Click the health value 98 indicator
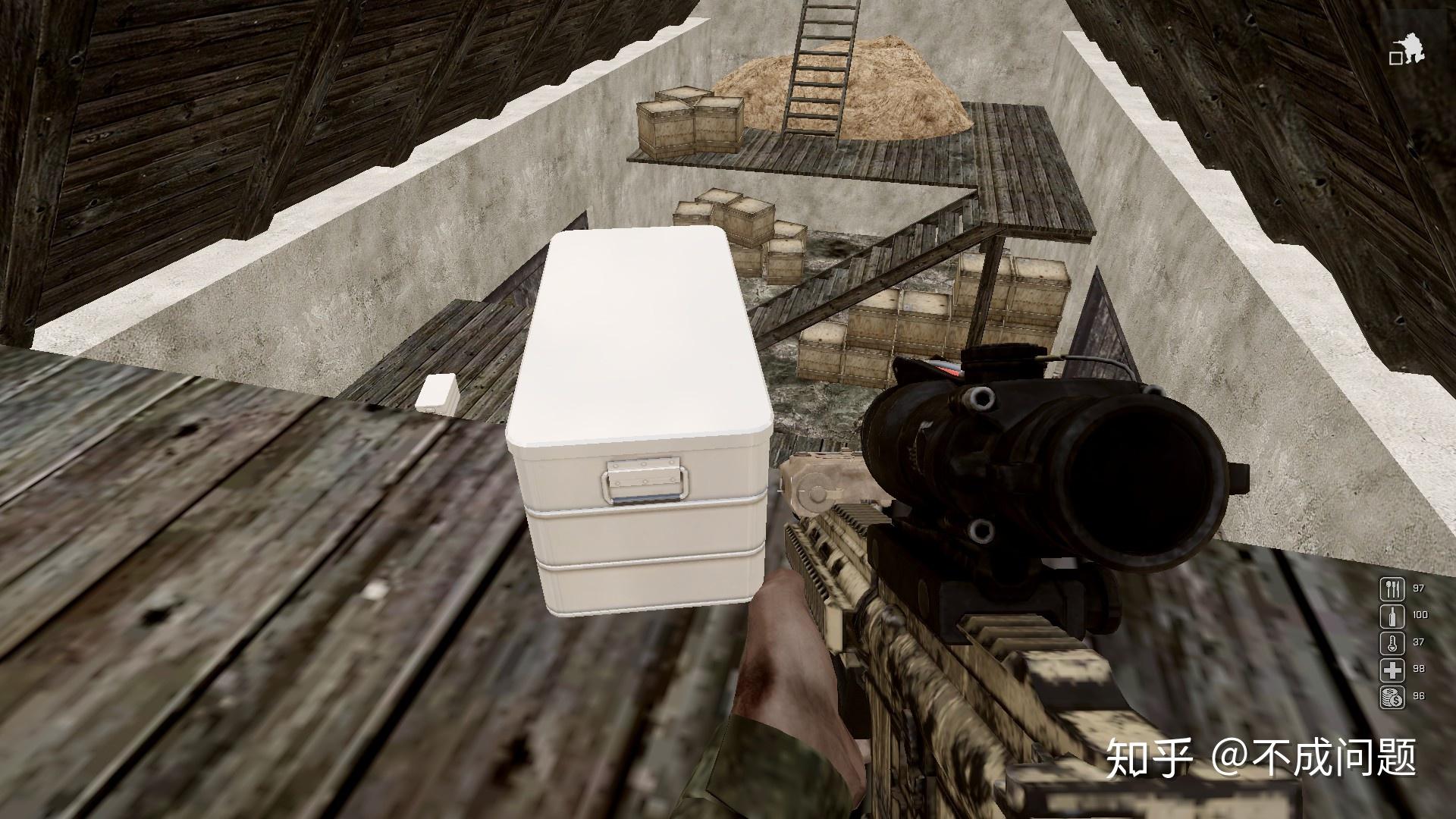The width and height of the screenshot is (1456, 819). 1418,670
